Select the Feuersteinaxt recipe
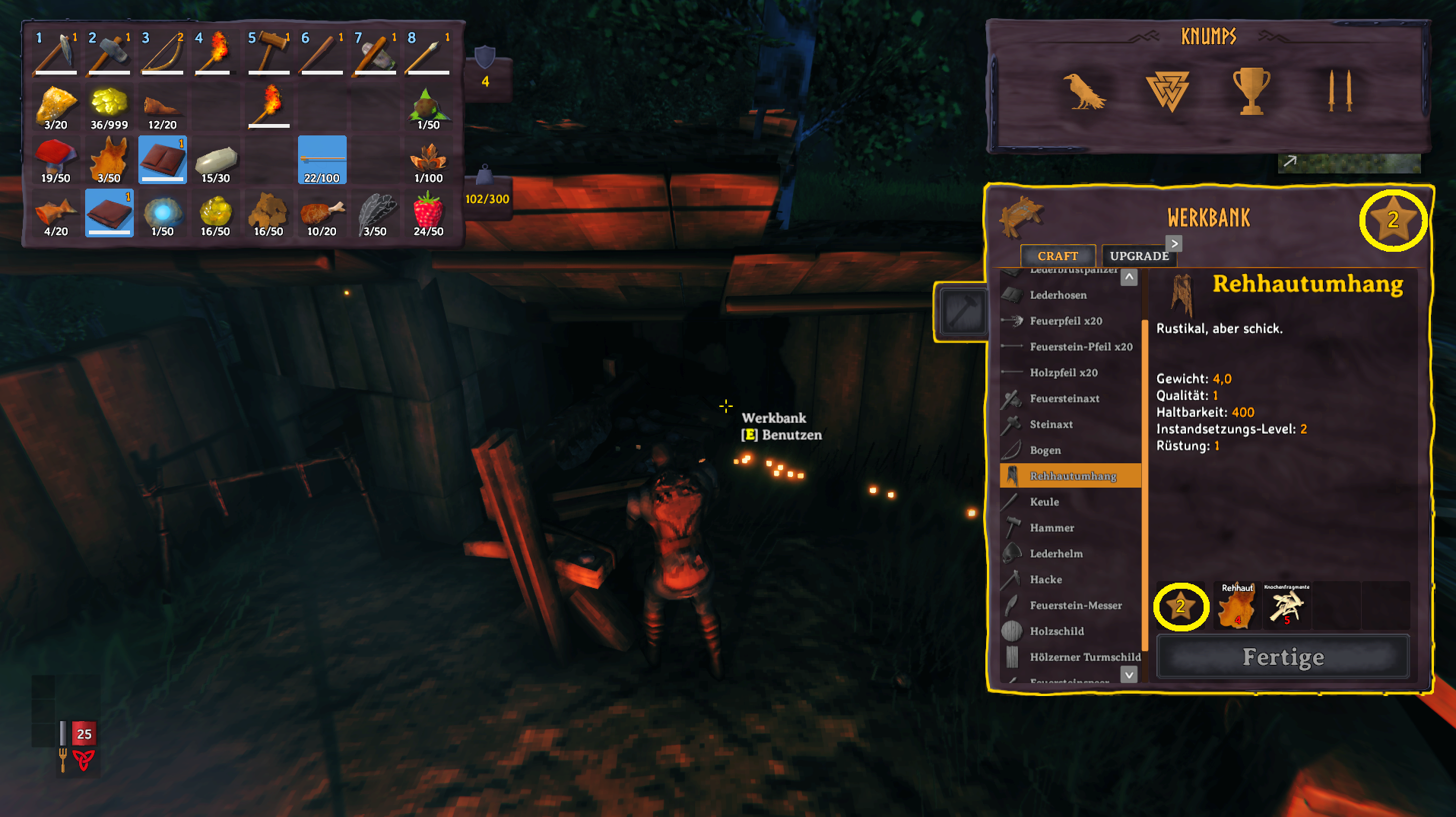 click(1064, 399)
